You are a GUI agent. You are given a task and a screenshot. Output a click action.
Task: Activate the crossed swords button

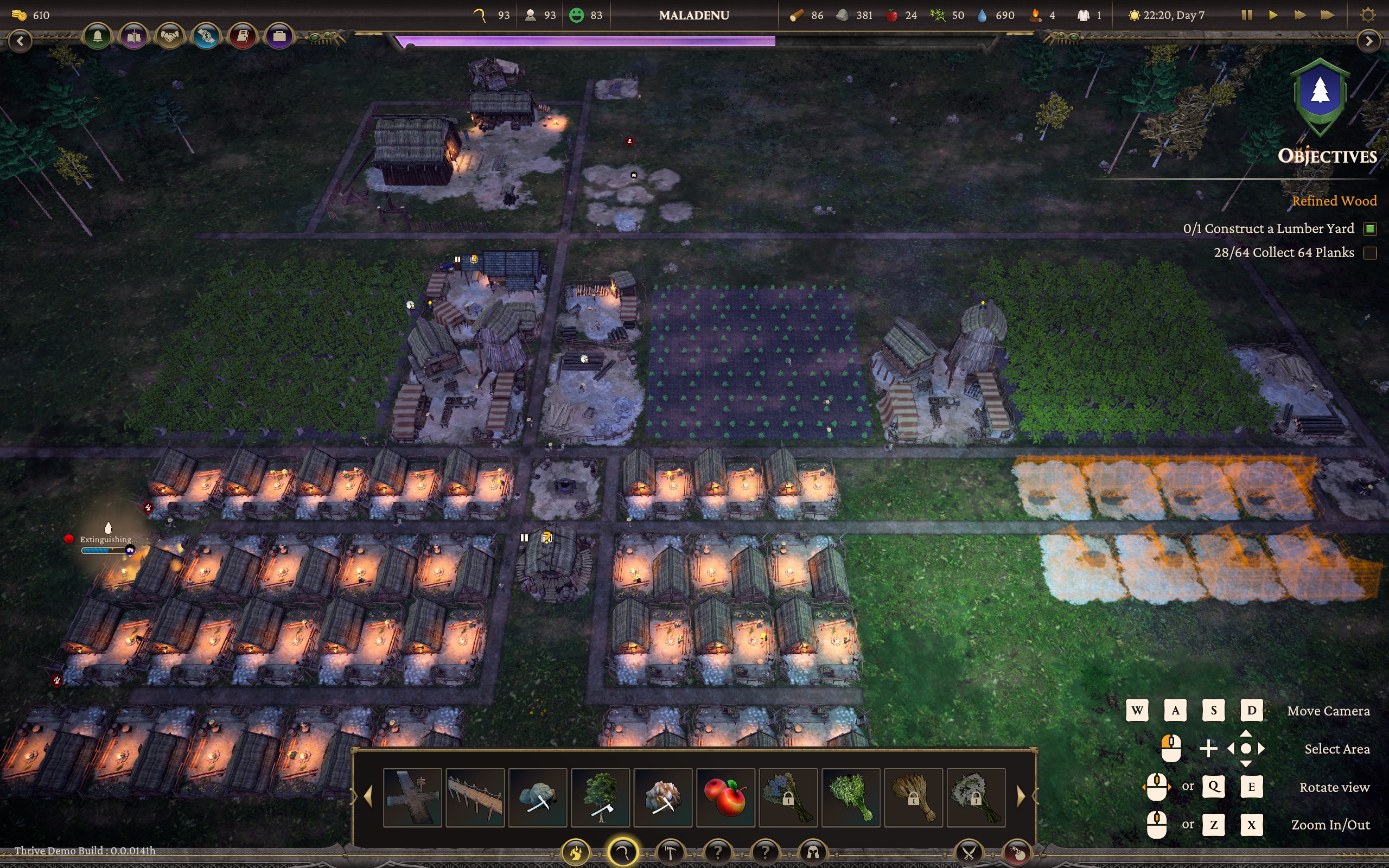[969, 852]
